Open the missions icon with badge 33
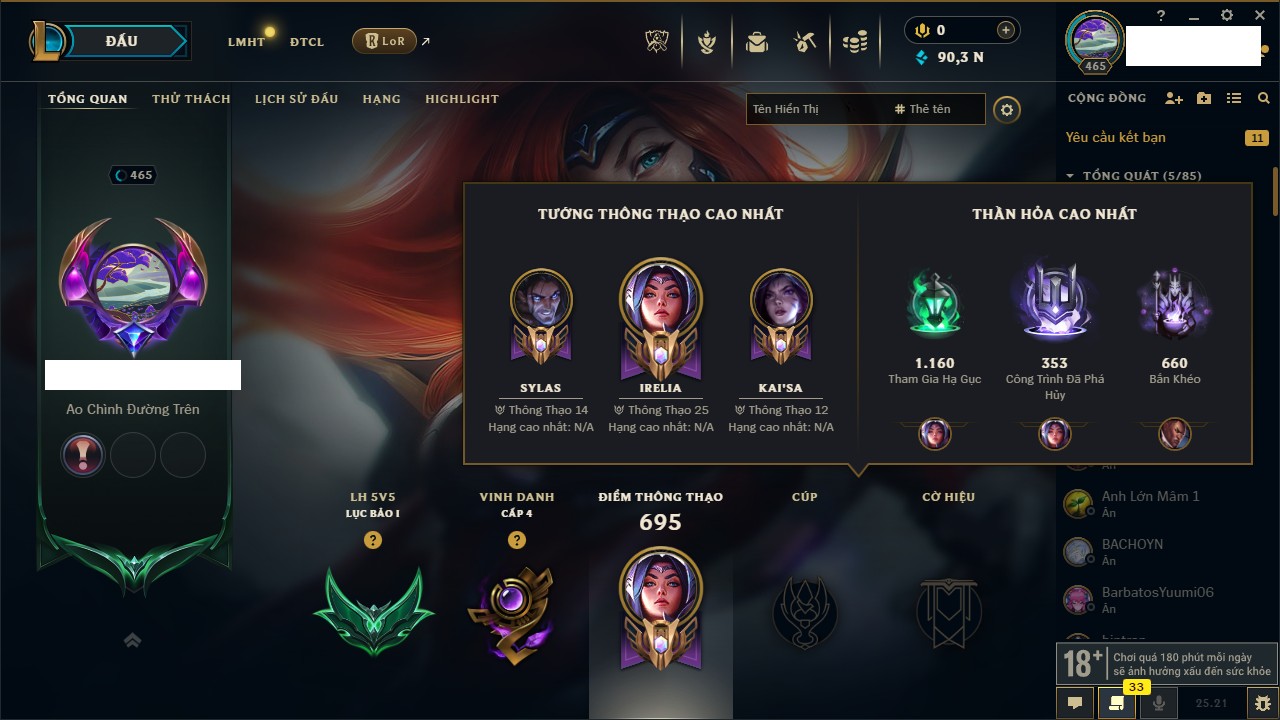This screenshot has width=1280, height=720. [x=1116, y=703]
